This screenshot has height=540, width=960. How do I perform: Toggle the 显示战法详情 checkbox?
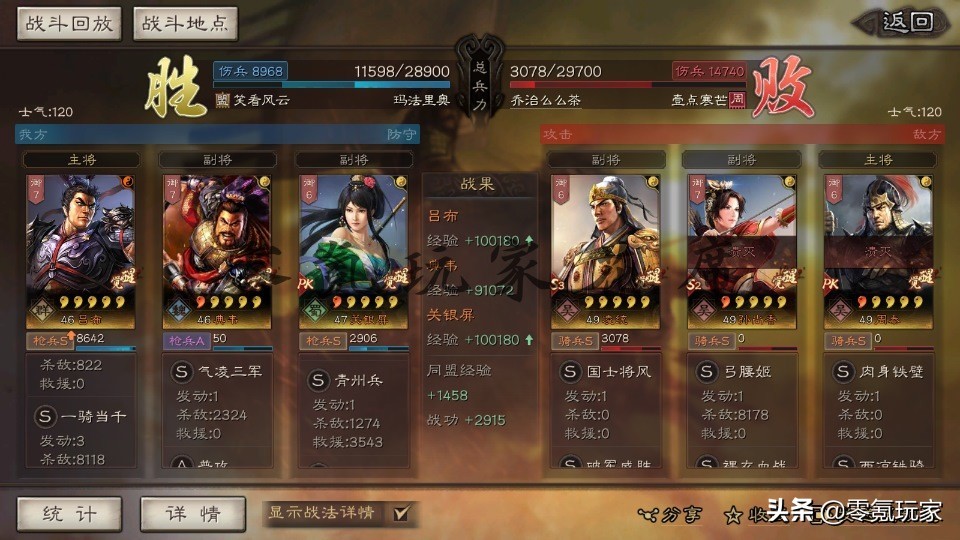[x=401, y=513]
